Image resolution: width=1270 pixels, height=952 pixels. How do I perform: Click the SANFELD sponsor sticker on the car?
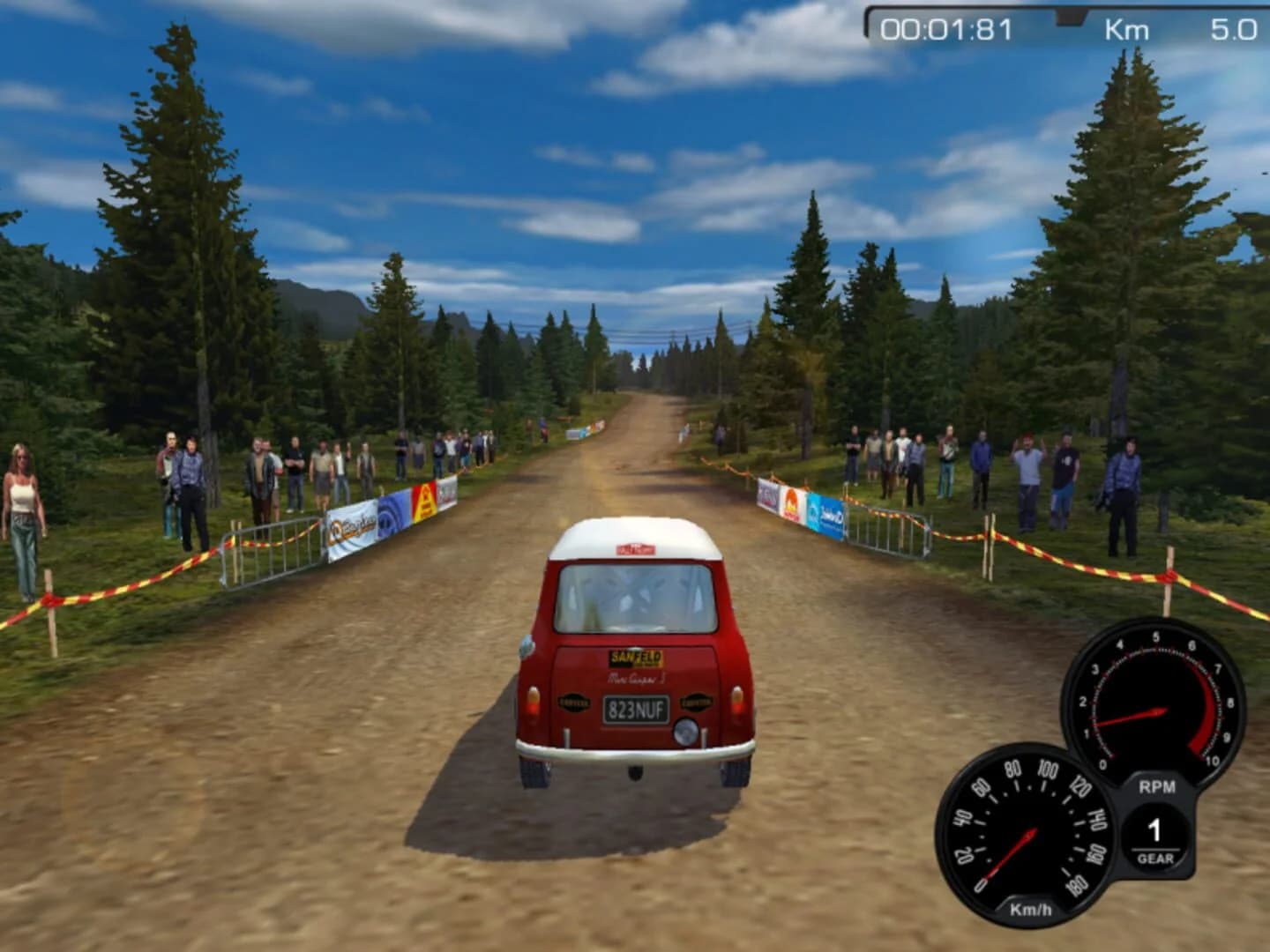tap(636, 658)
